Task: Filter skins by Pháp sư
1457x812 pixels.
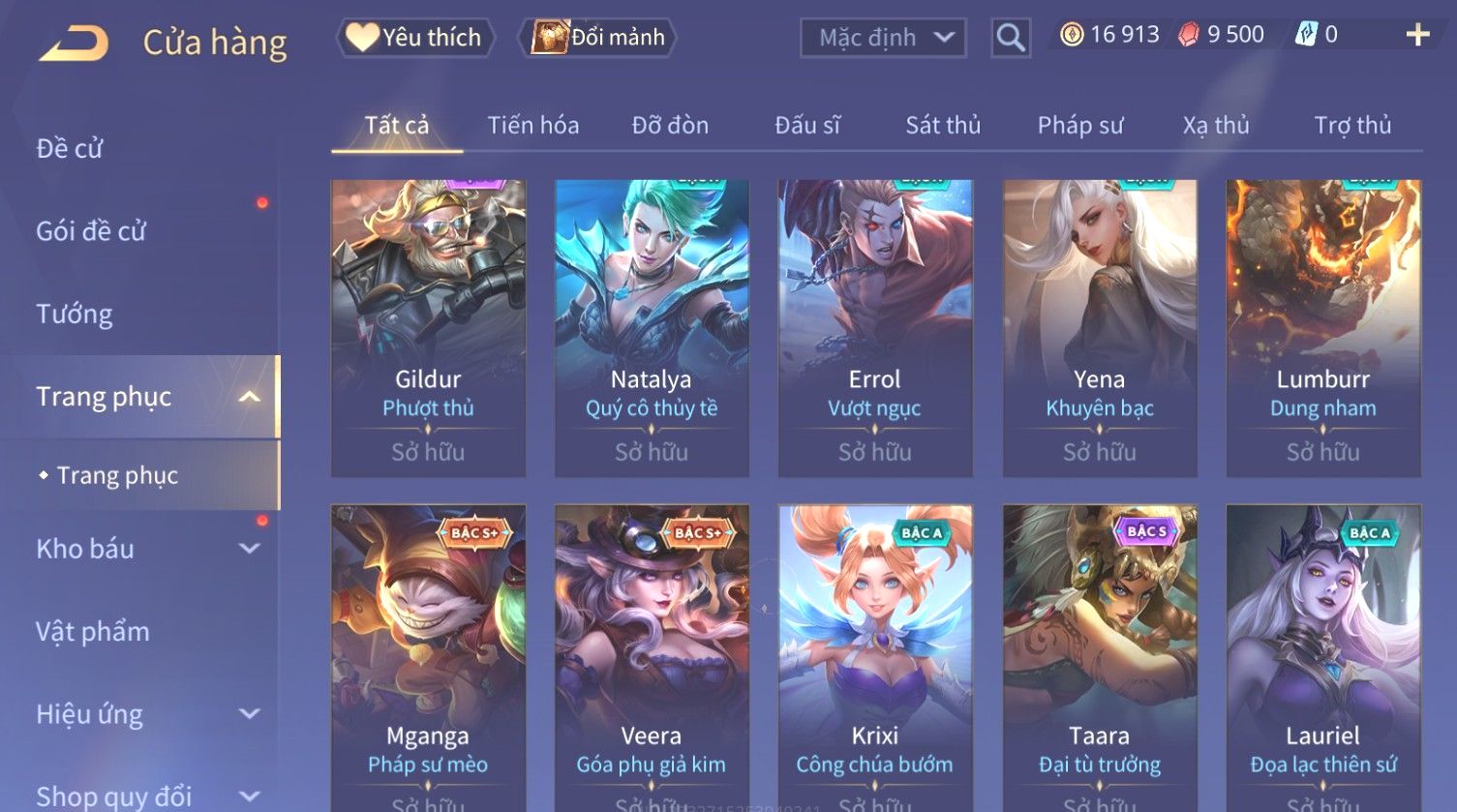Action: (x=1080, y=126)
